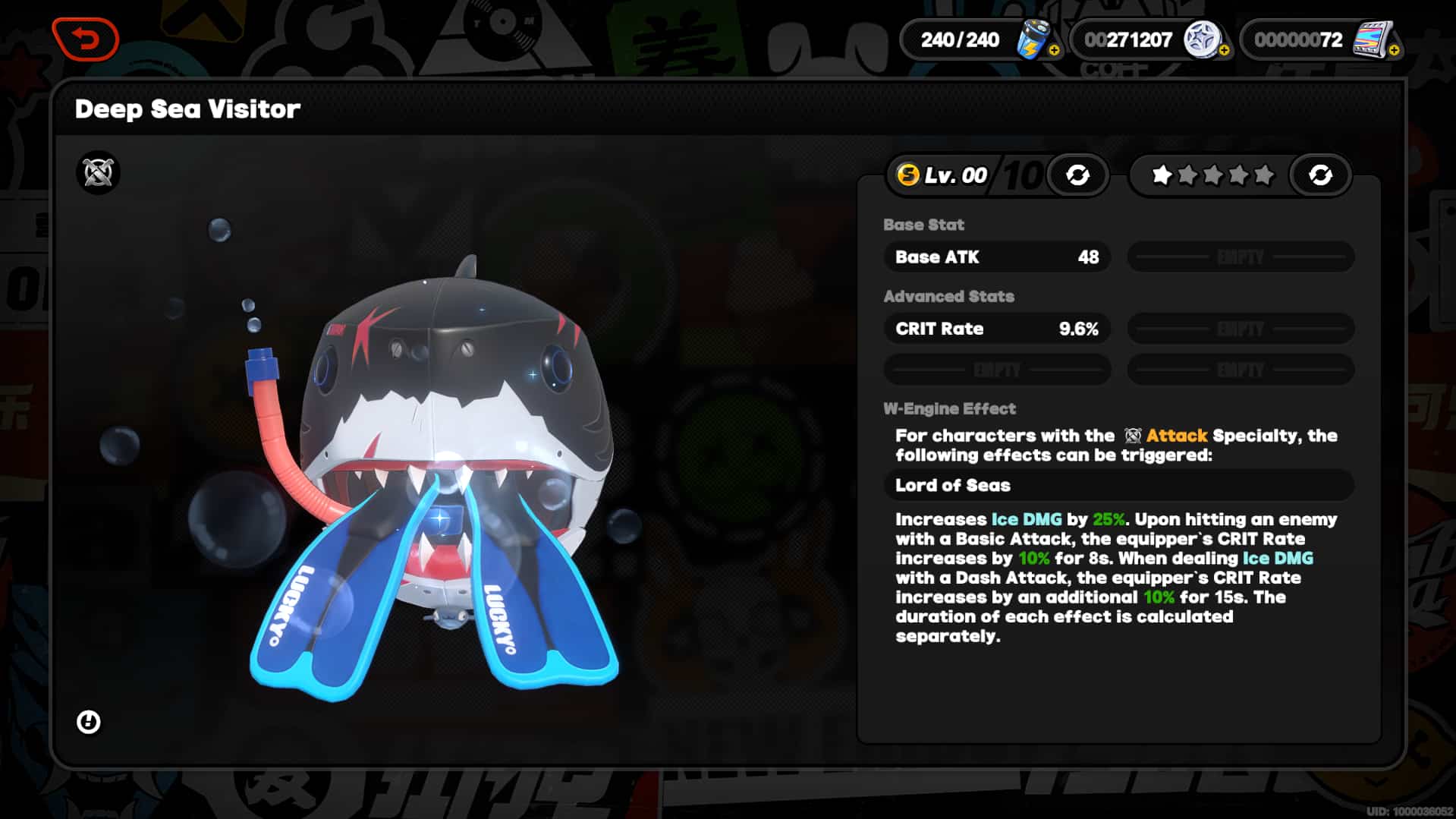Screen dimensions: 1456x819
Task: Click the back arrow at top left
Action: click(85, 39)
